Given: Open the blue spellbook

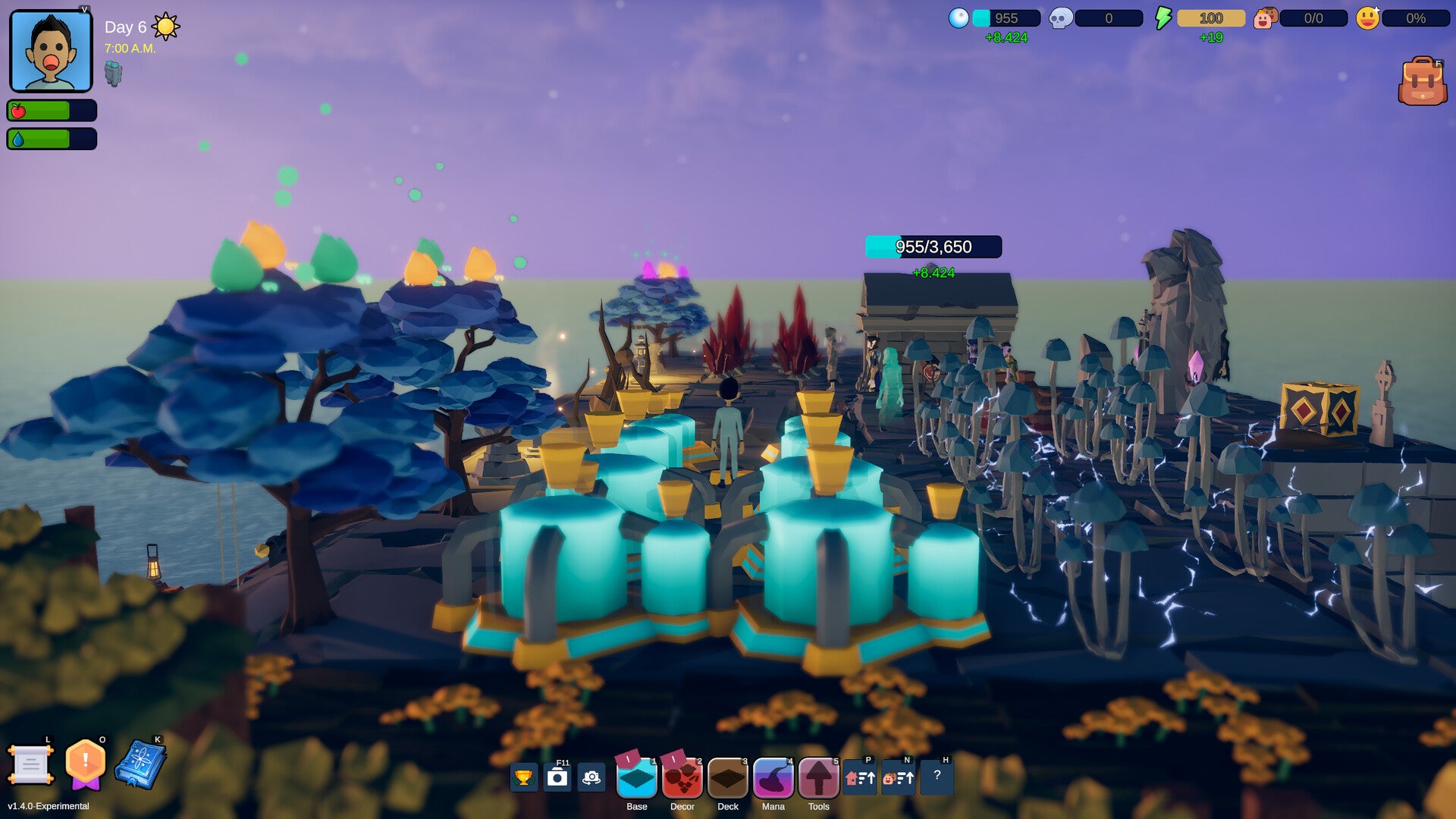Looking at the screenshot, I should [x=140, y=764].
